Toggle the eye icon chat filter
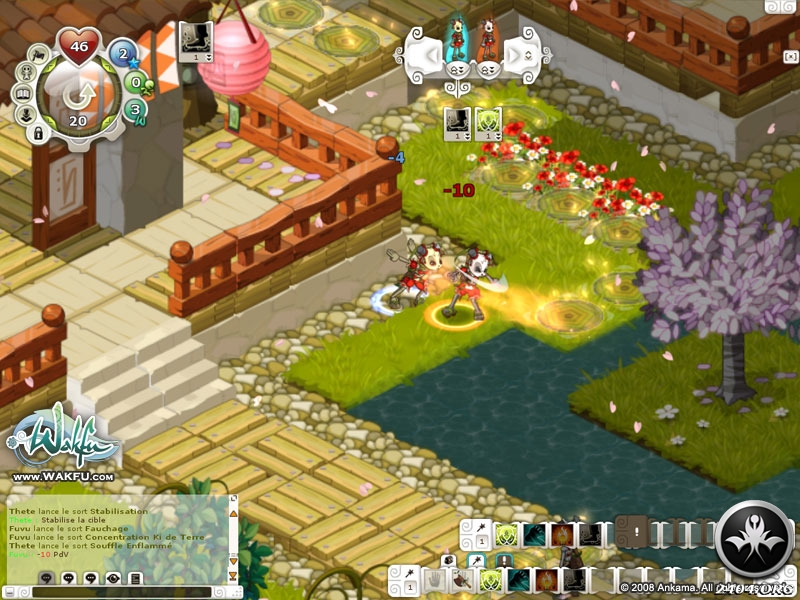Viewport: 800px width, 600px height. tap(113, 578)
